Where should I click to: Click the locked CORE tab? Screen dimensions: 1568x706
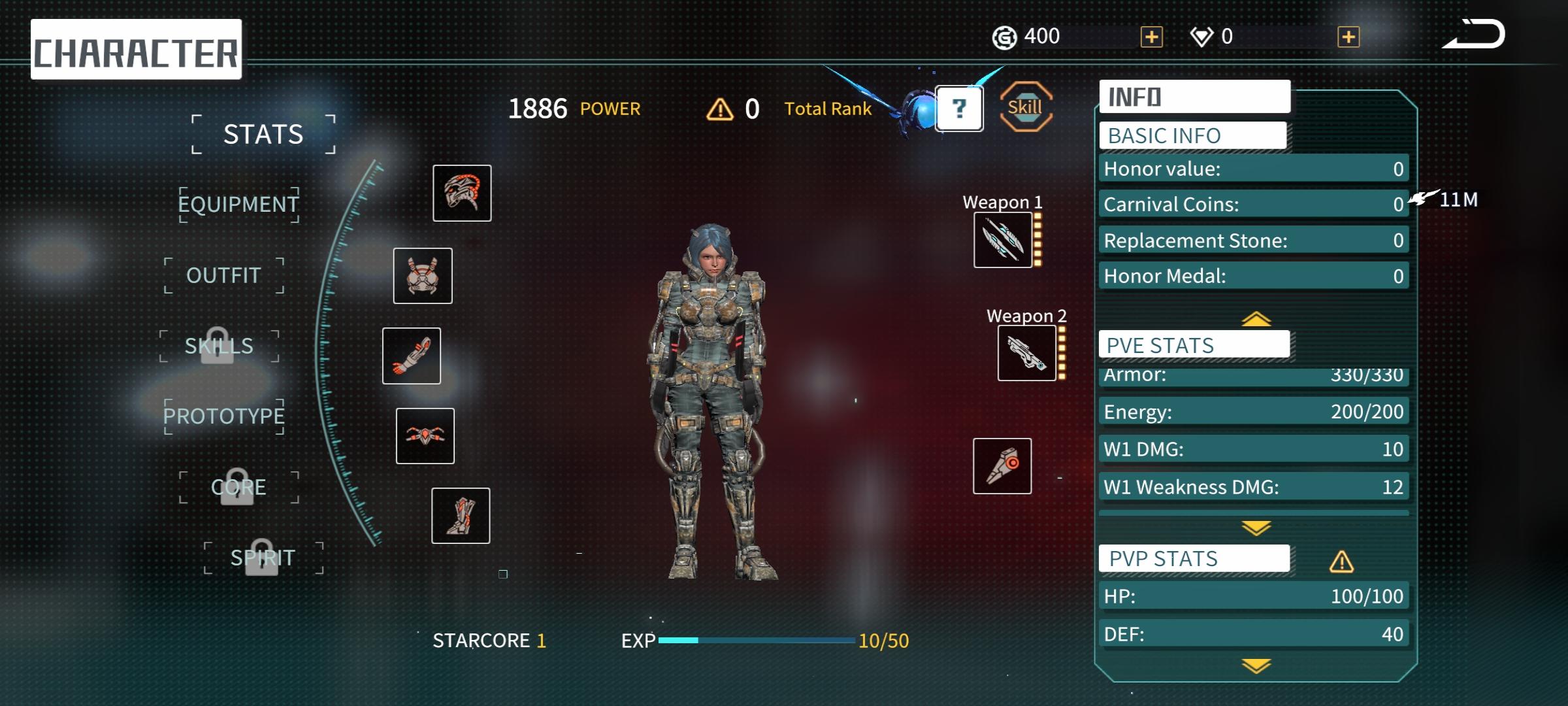(x=238, y=487)
